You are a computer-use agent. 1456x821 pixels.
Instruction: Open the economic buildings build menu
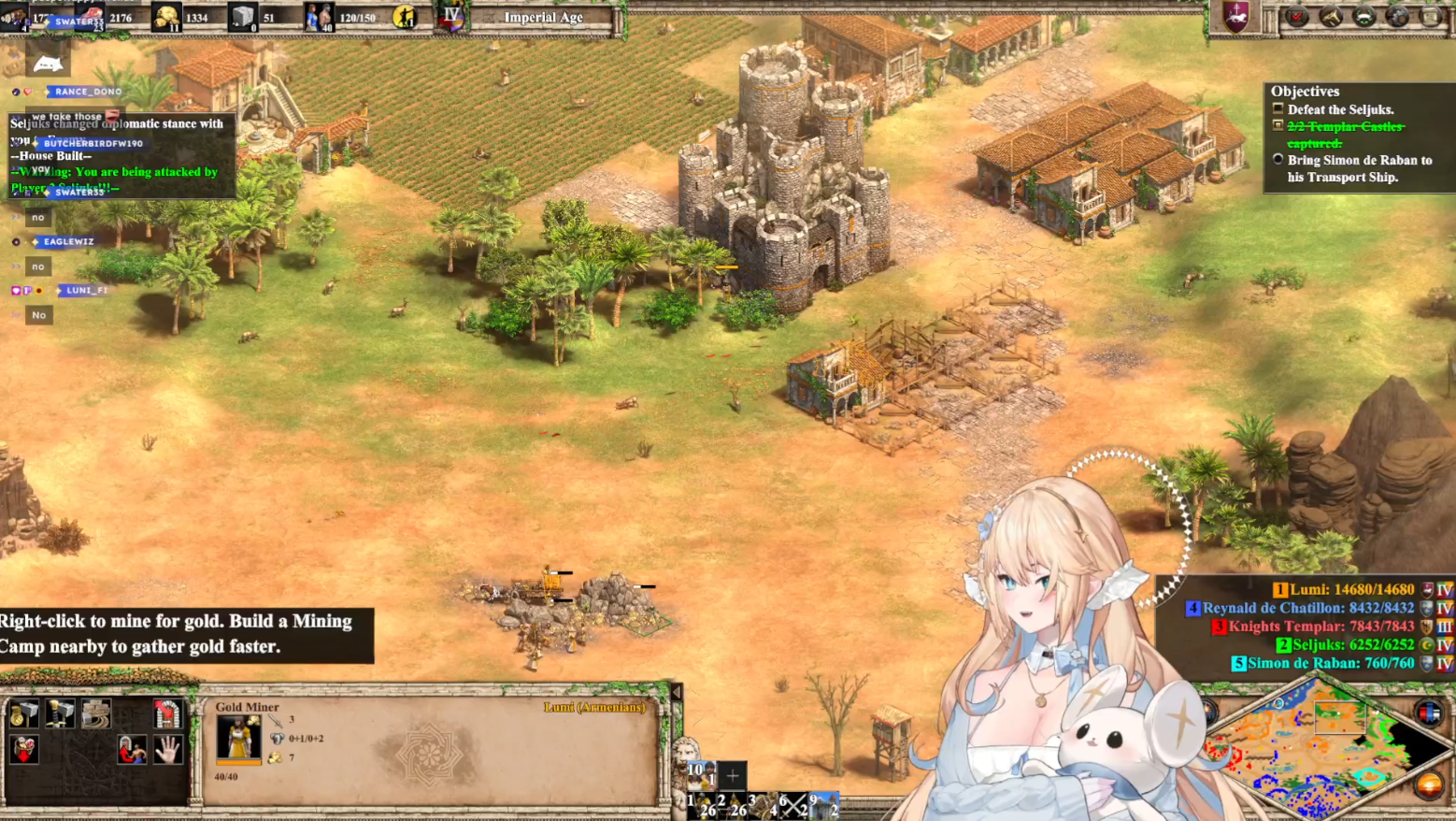point(23,714)
